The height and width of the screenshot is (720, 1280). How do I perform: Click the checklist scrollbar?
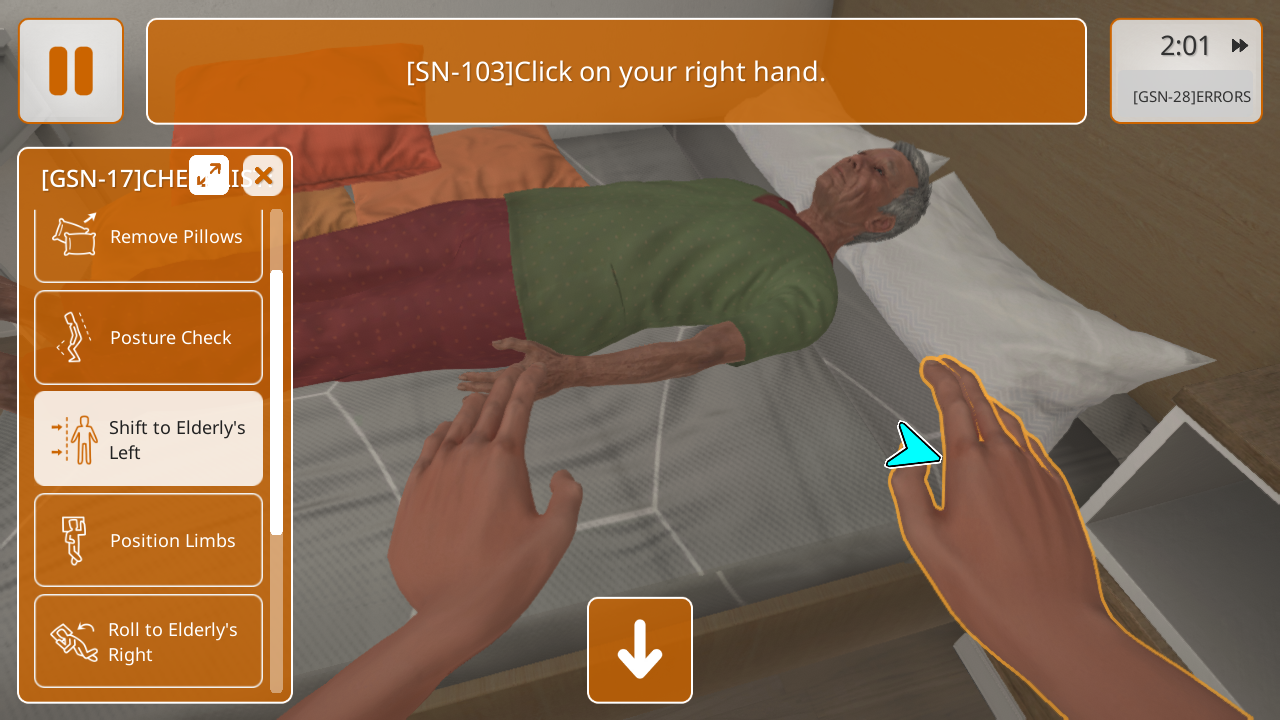(277, 400)
